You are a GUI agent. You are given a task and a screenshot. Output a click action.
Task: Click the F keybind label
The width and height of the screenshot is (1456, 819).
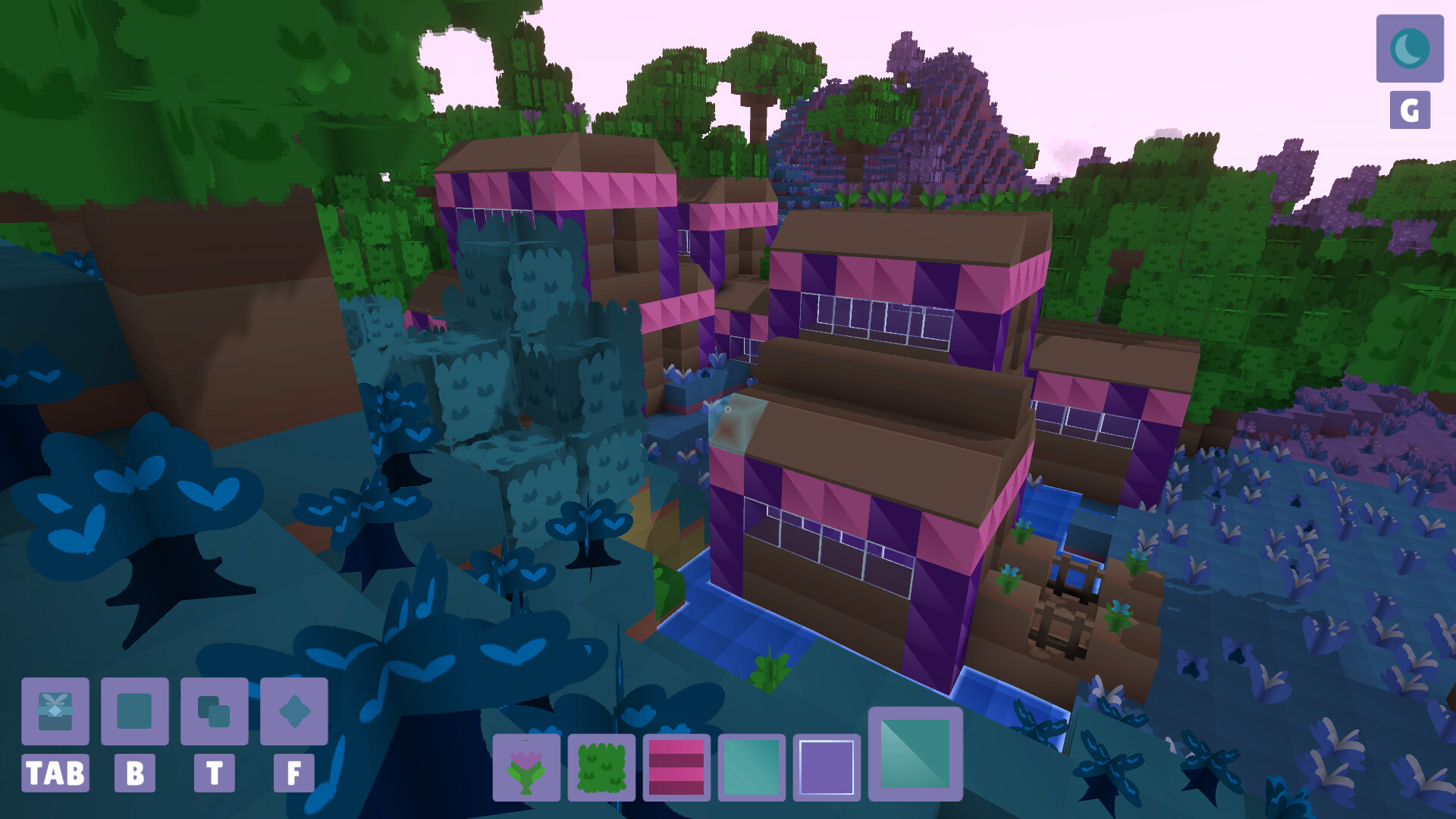(x=296, y=773)
